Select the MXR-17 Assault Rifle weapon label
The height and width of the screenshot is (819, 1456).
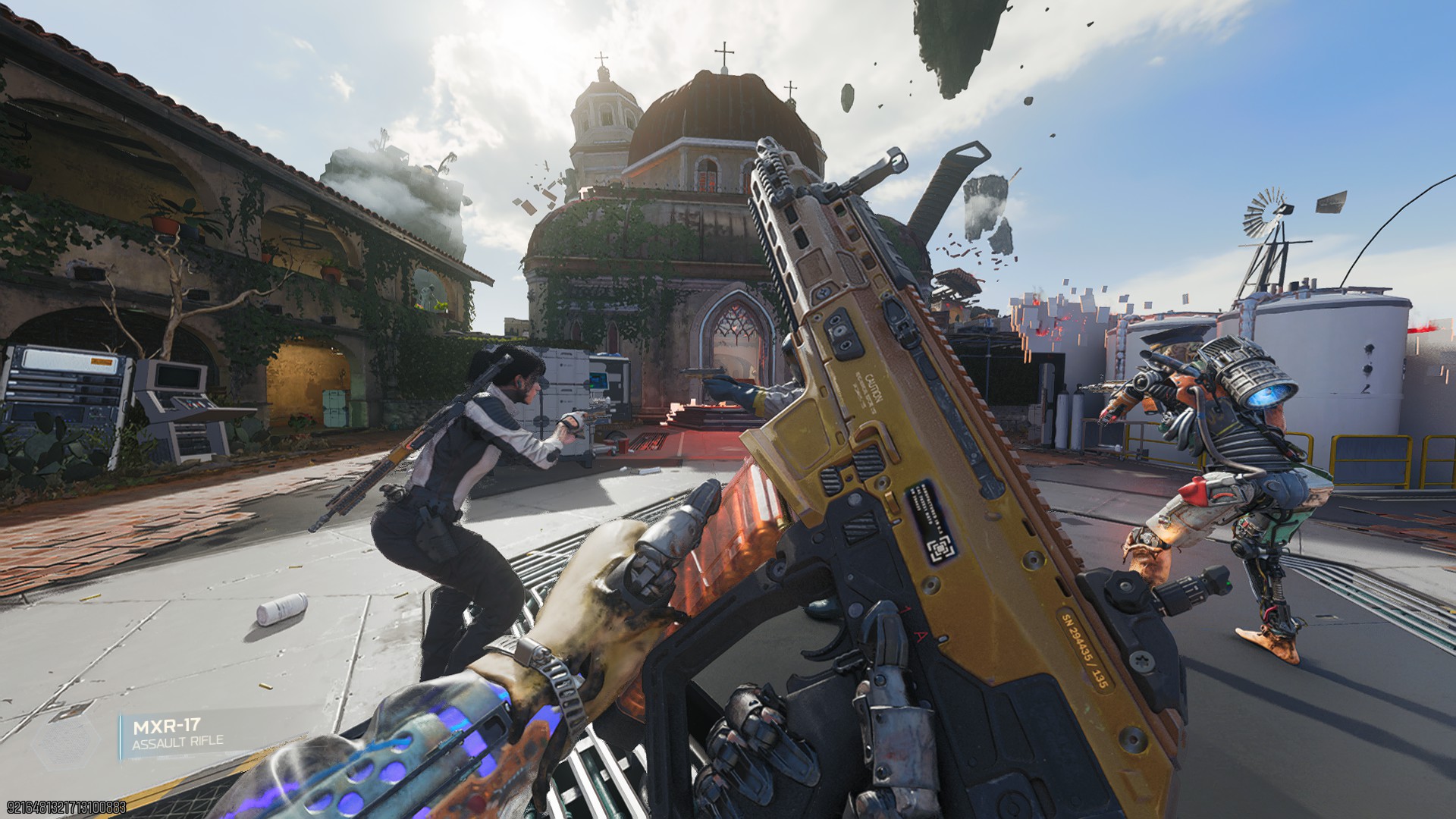(179, 734)
